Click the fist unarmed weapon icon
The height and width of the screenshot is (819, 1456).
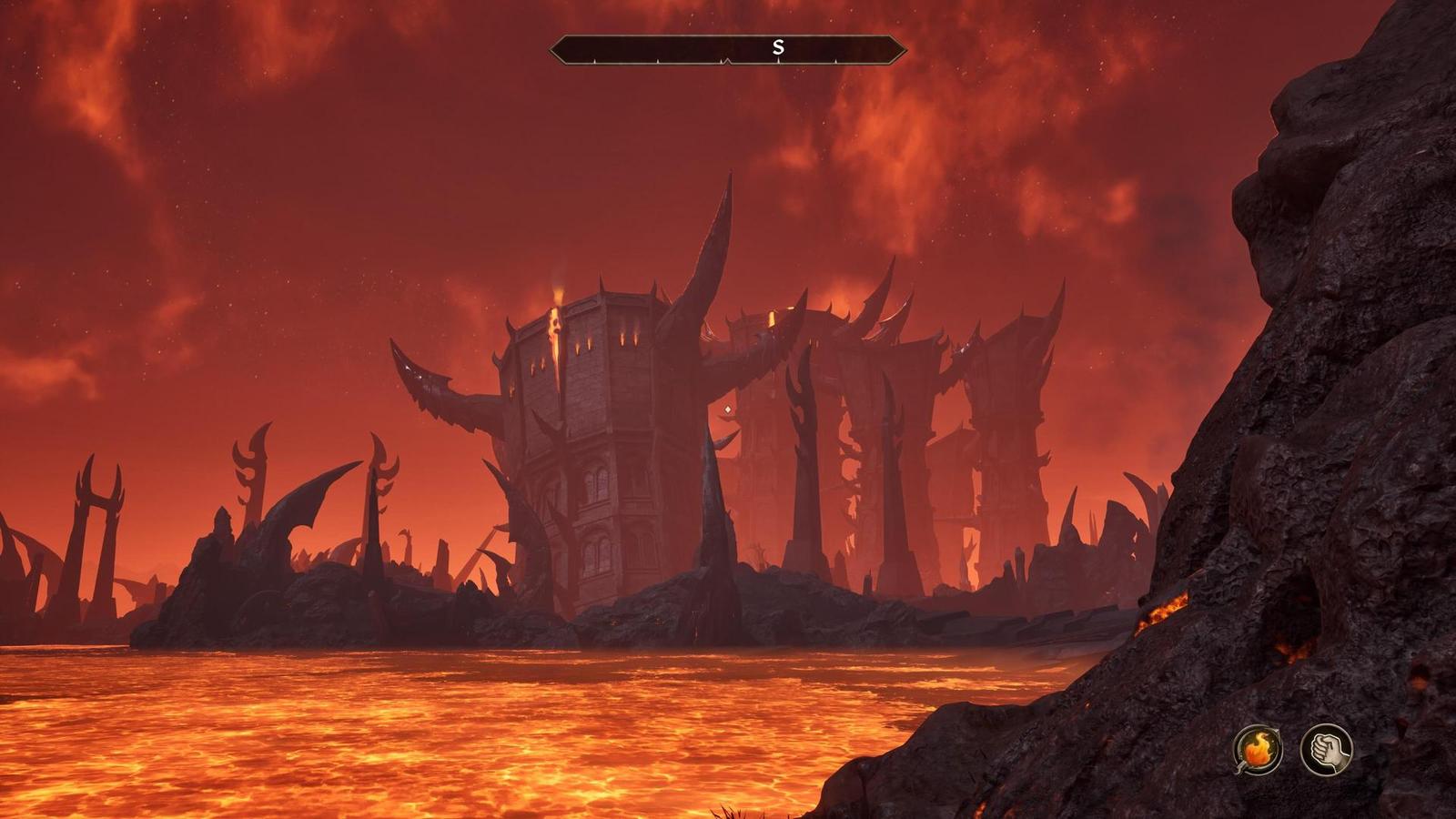(x=1326, y=750)
